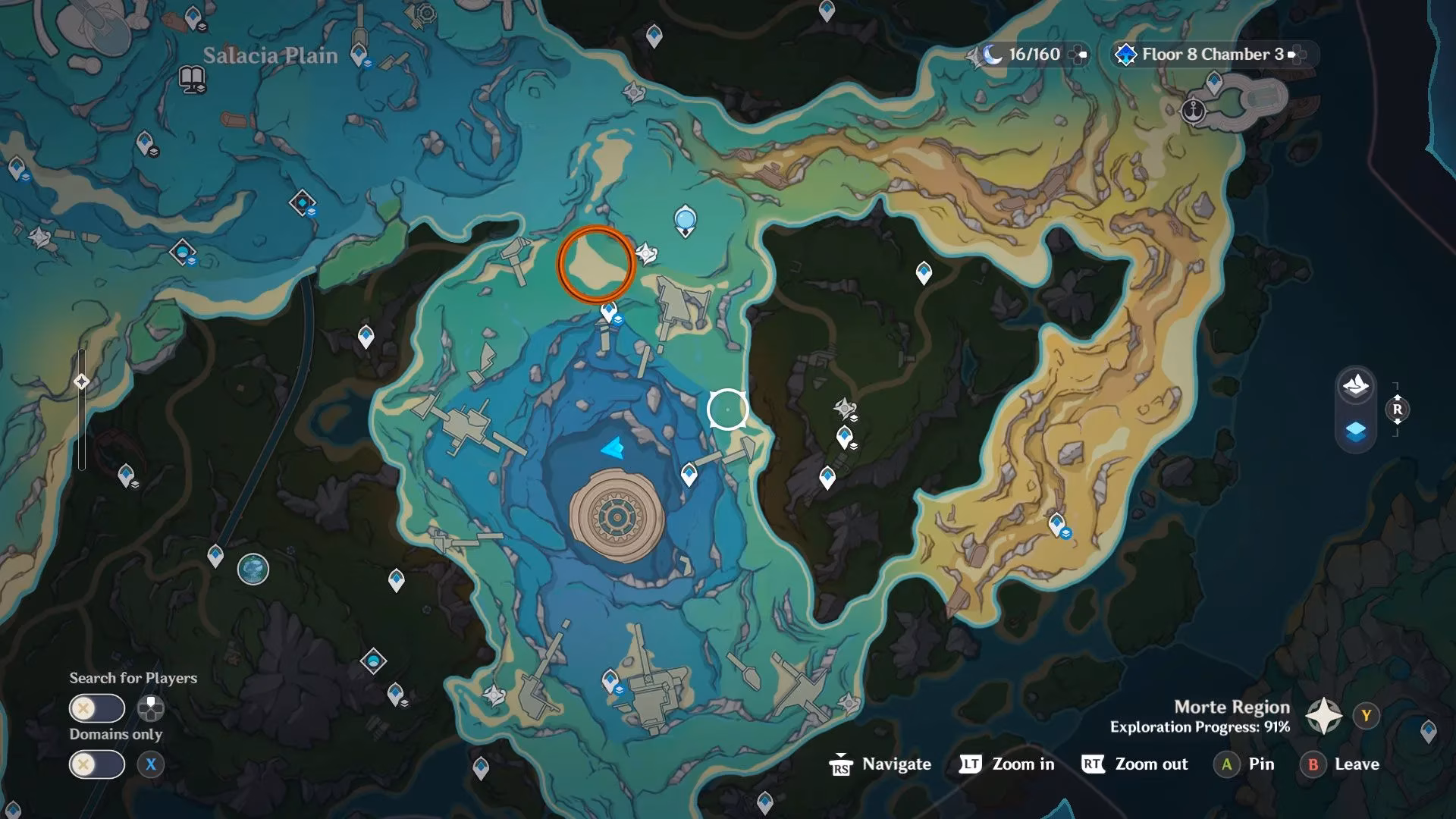Click the blue player arrow marker
The image size is (1456, 819).
pos(613,448)
